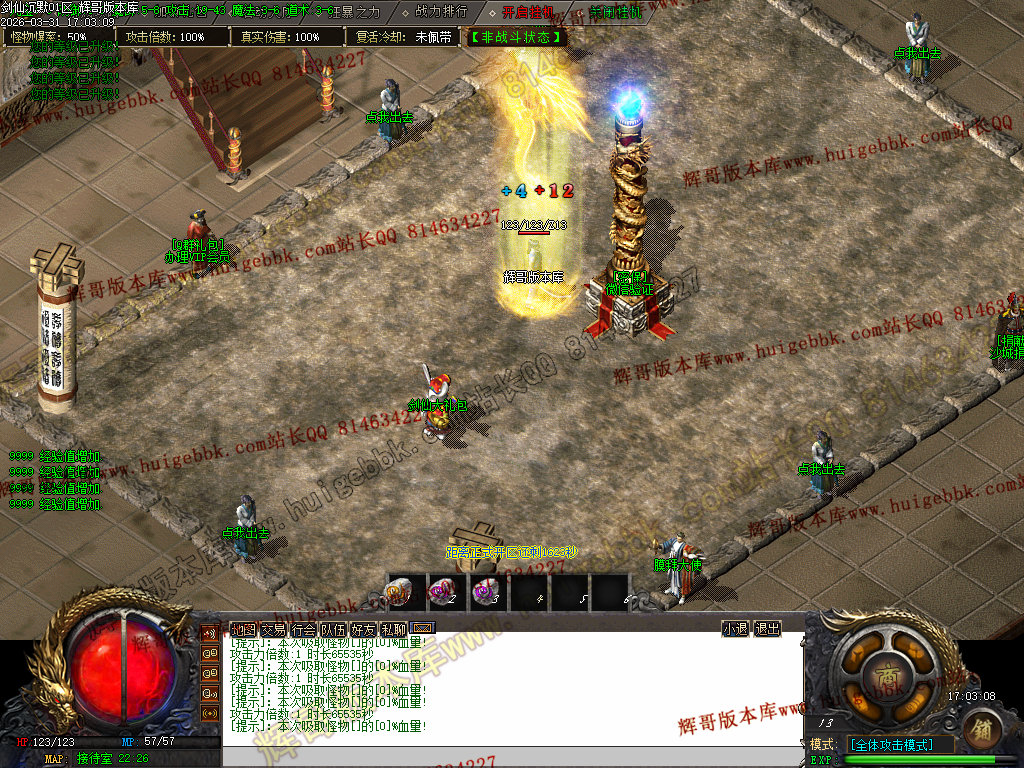Click 小退 to log out character

click(x=735, y=629)
